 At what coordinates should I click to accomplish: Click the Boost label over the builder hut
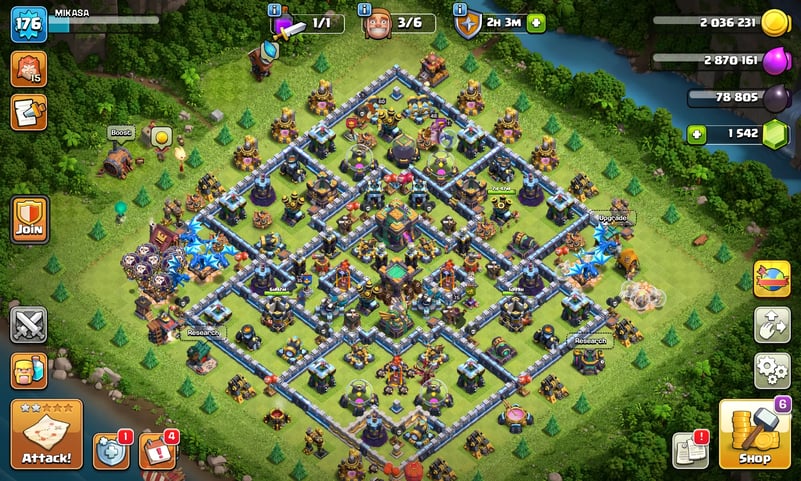click(x=121, y=132)
